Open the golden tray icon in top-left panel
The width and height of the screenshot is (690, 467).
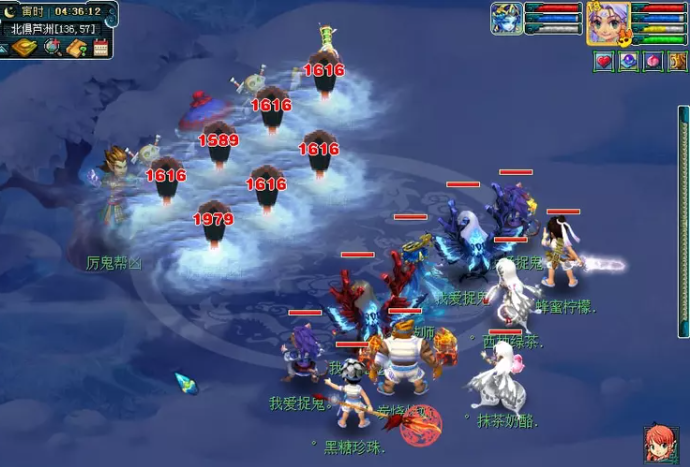(24, 47)
